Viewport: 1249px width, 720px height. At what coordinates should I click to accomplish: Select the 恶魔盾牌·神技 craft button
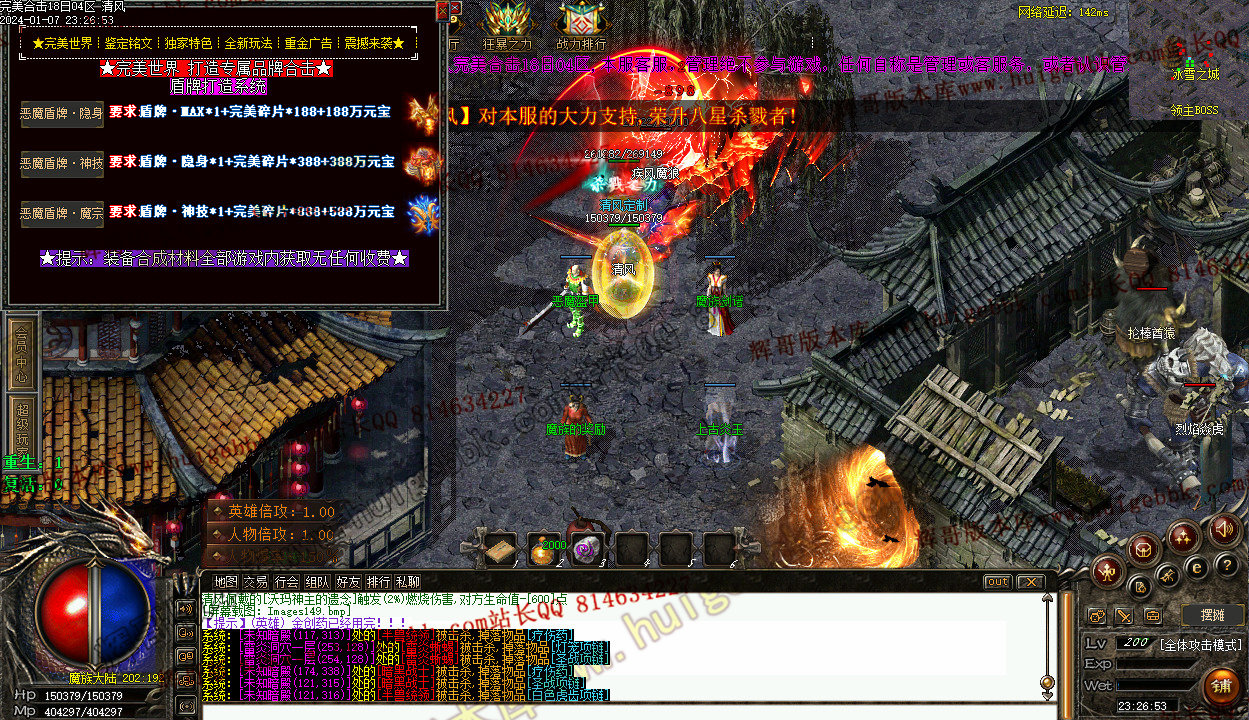click(x=62, y=163)
